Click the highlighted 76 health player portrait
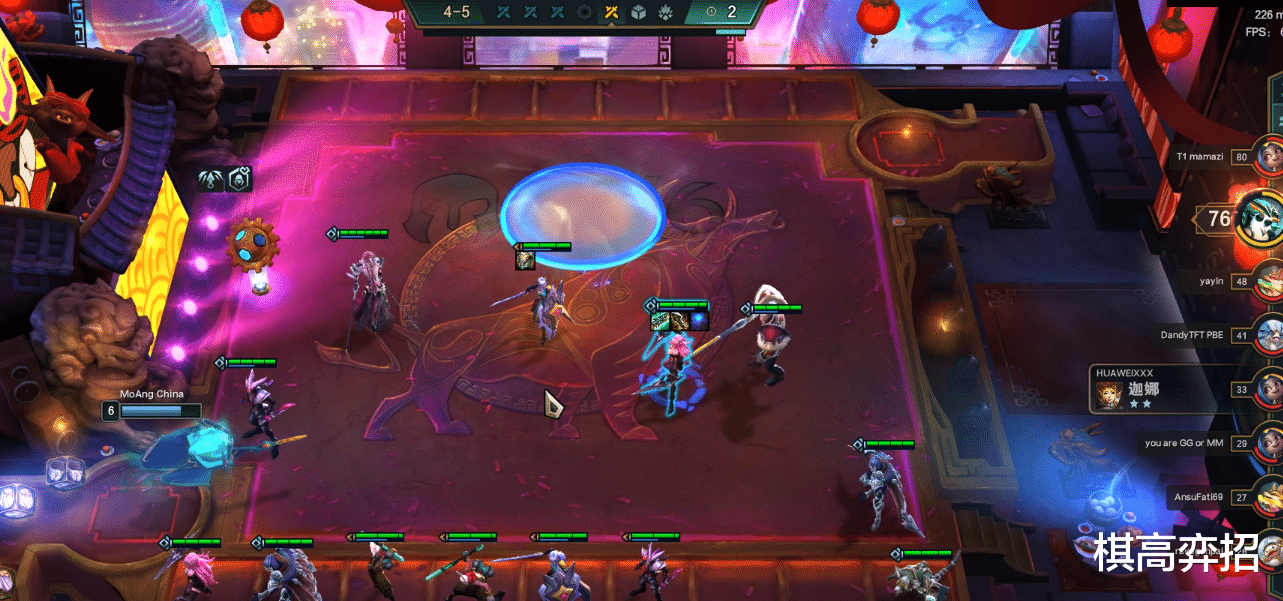This screenshot has width=1283, height=601. tap(1260, 217)
